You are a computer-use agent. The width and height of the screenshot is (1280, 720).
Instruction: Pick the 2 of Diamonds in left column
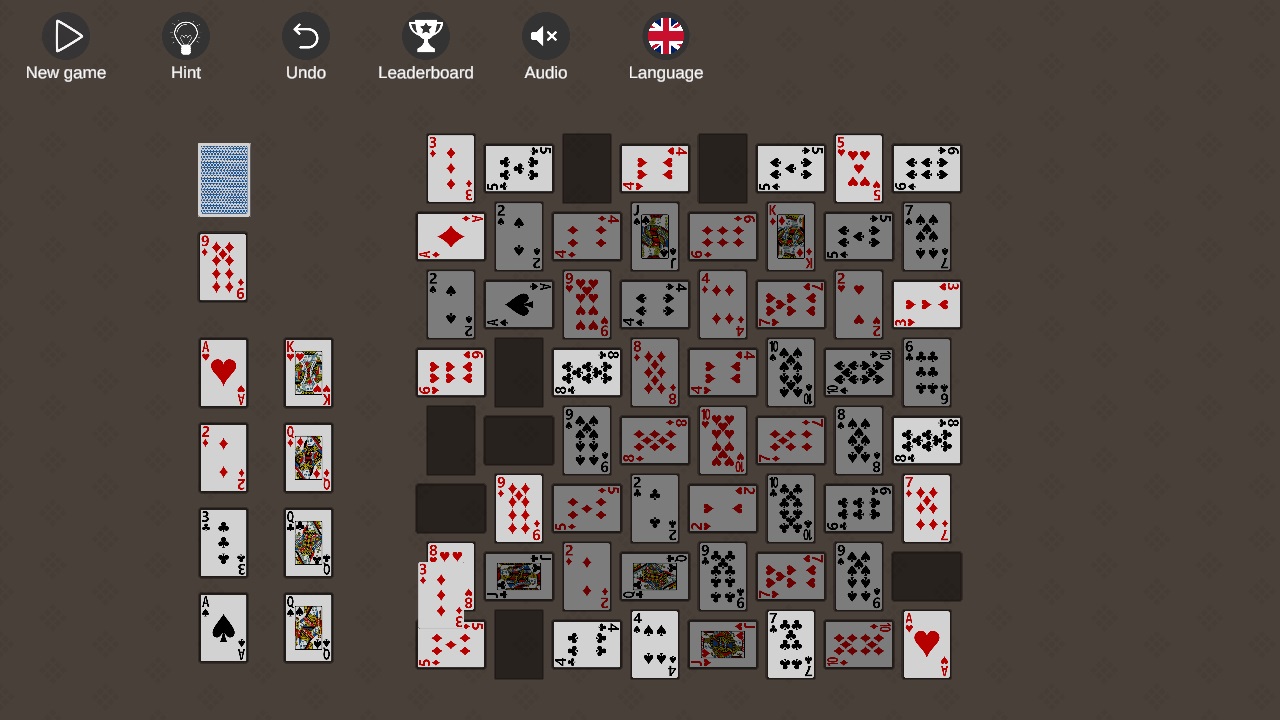pos(223,458)
